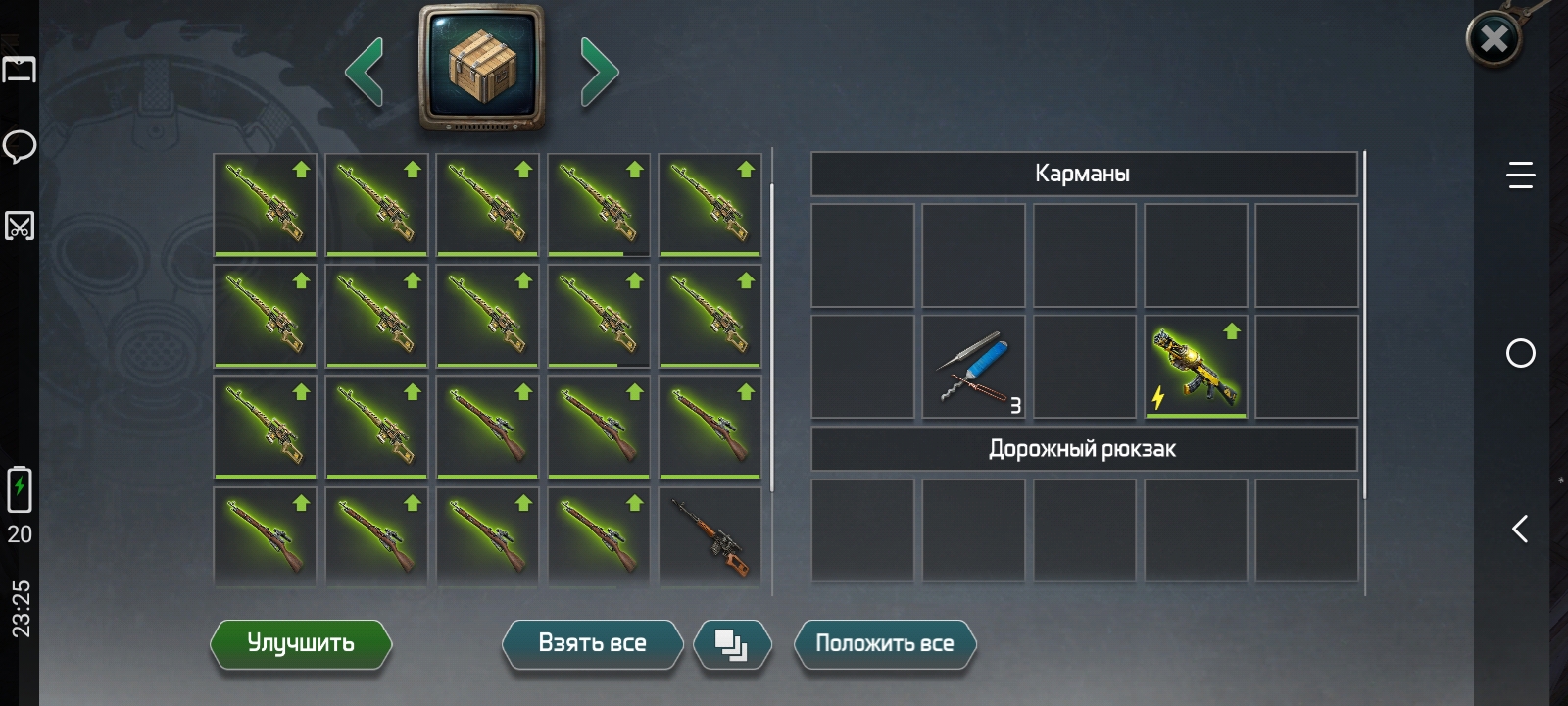Pick the blue repair tool stack of 3
The width and height of the screenshot is (1568, 706).
[974, 368]
